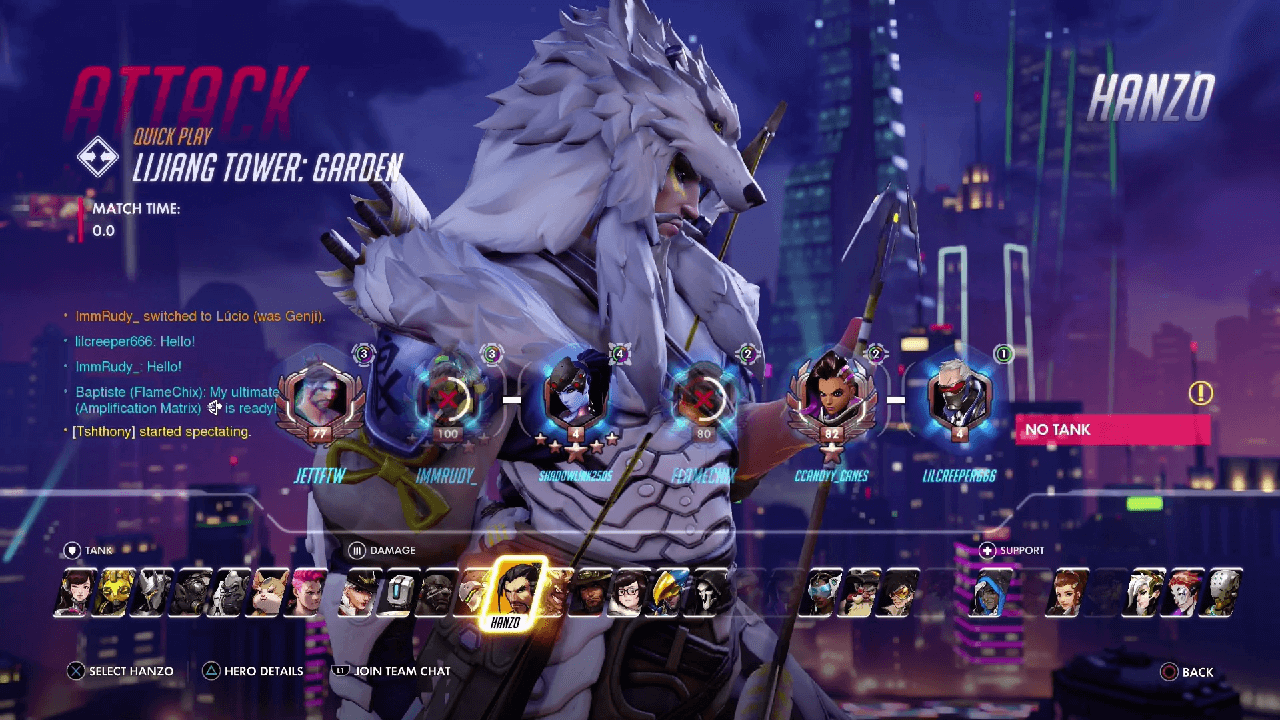Pick Mei with the glasses

pos(630,592)
